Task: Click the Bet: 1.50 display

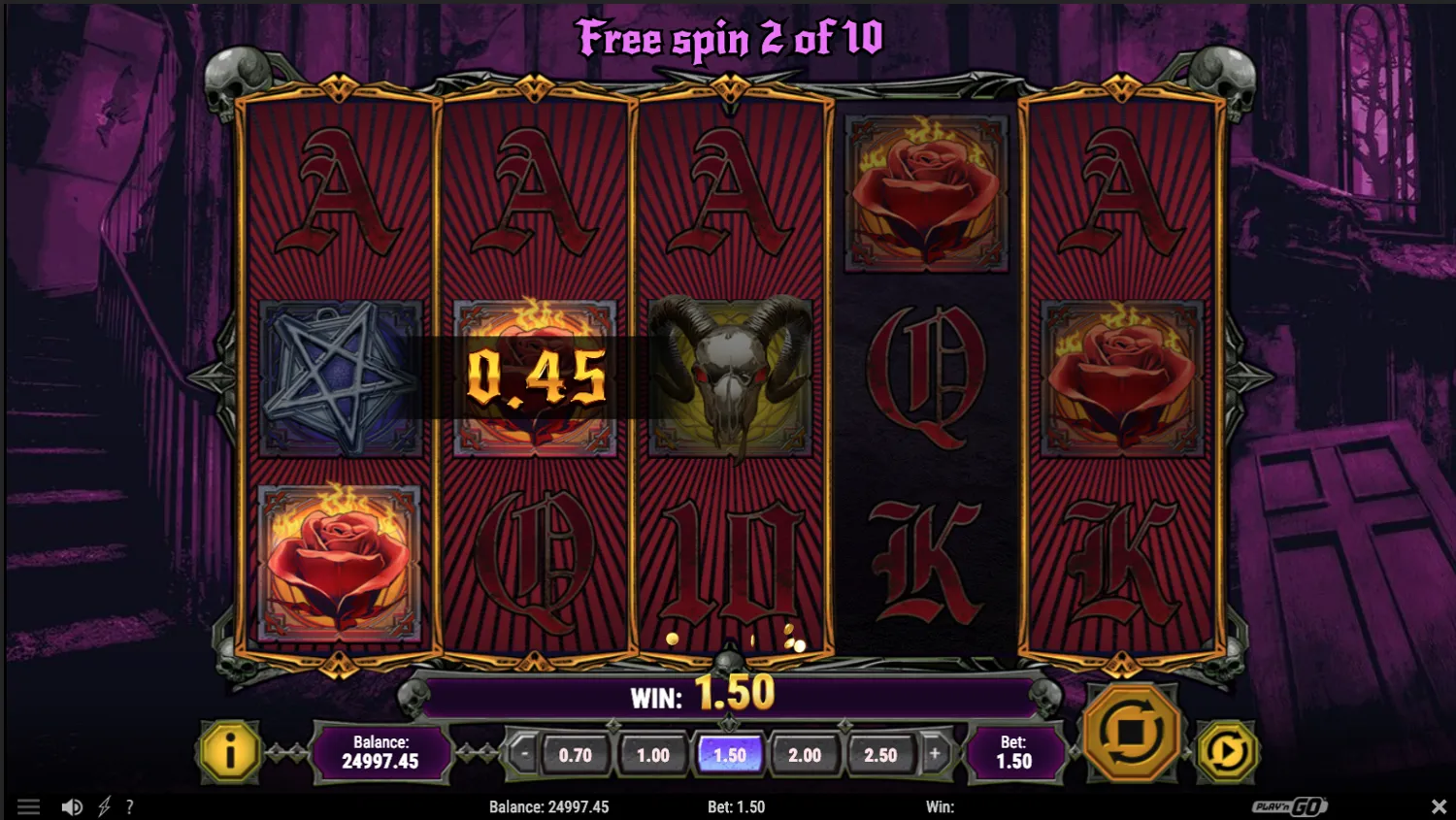Action: click(x=1013, y=750)
